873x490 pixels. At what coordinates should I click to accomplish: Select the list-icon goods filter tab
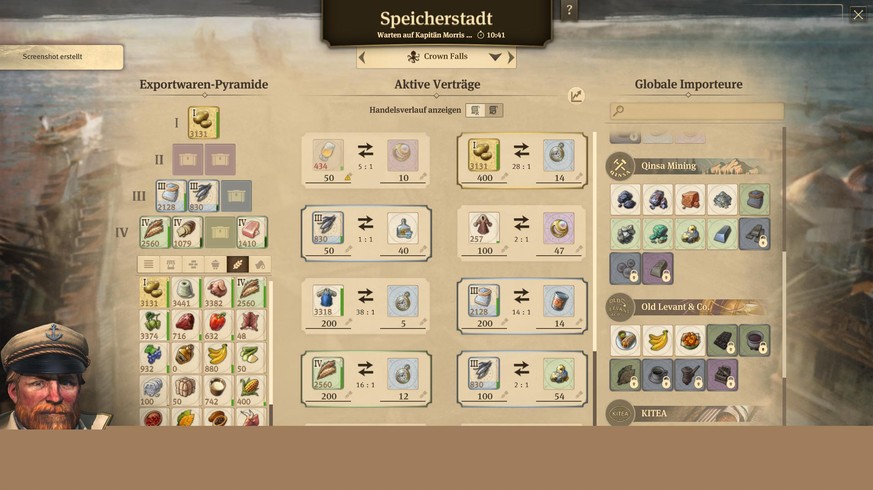tap(149, 265)
